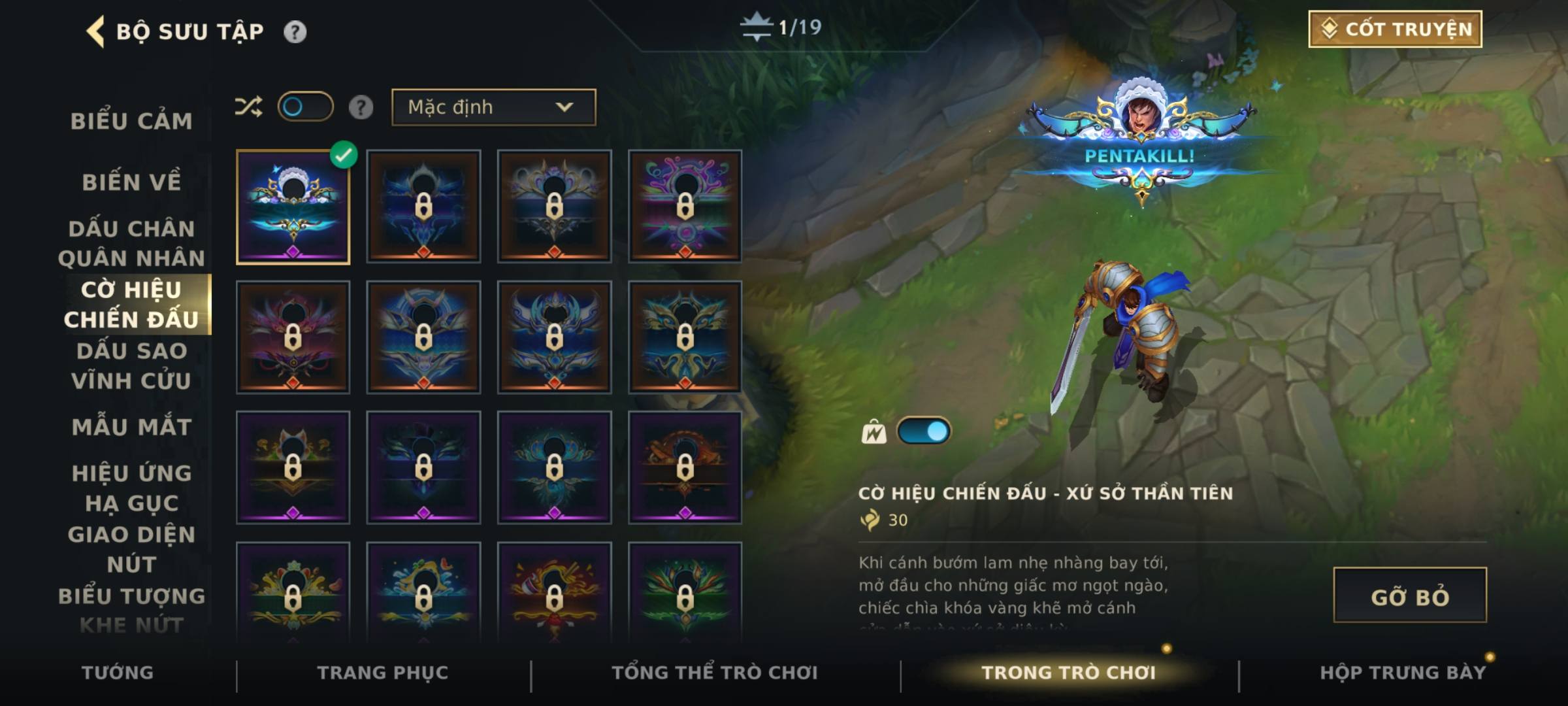The width and height of the screenshot is (1568, 706).
Task: Go back using the Bộ Sưu Tập arrow
Action: pyautogui.click(x=95, y=31)
